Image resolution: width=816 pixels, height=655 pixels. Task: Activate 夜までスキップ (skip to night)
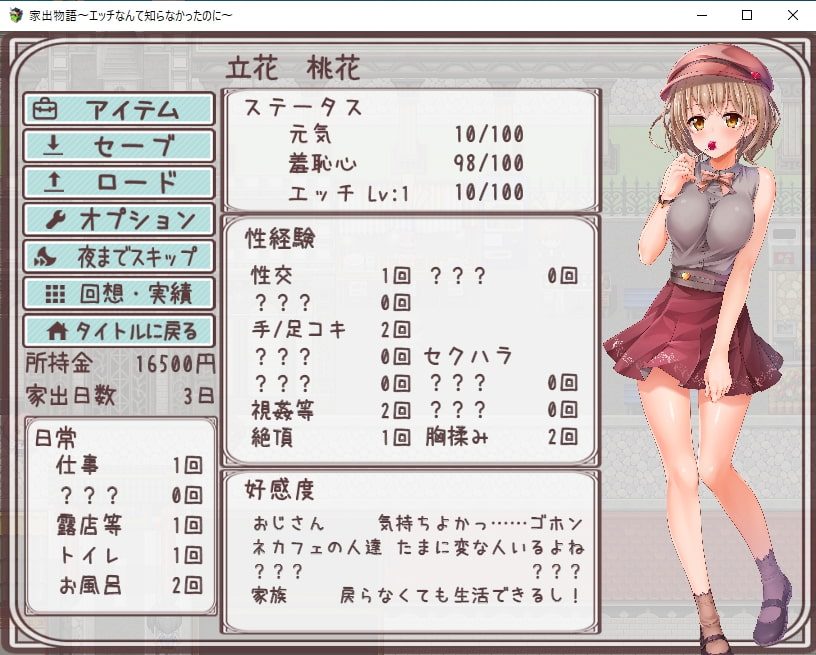[x=119, y=256]
